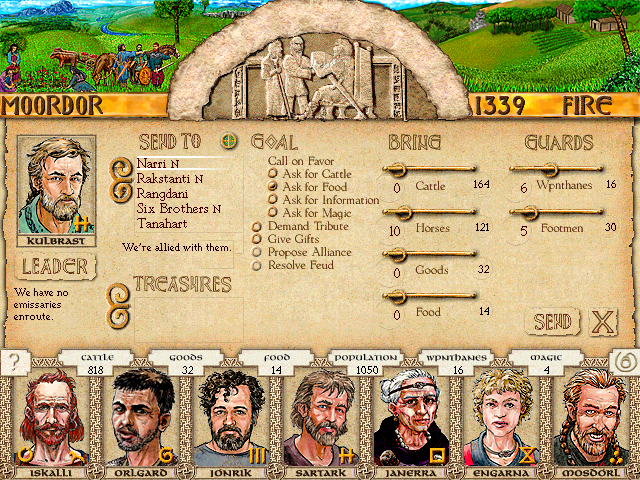Select the Ask for Information option
The width and height of the screenshot is (640, 480).
click(330, 200)
